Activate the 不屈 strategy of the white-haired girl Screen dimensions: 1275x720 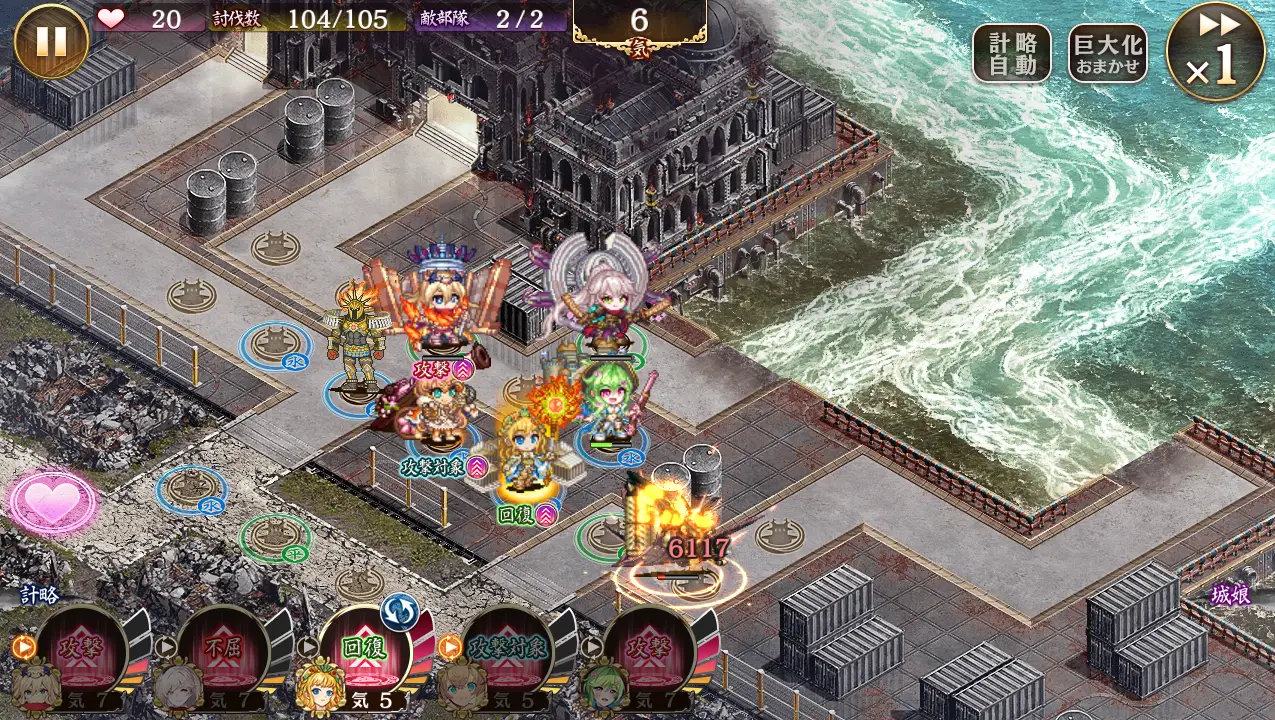[223, 648]
